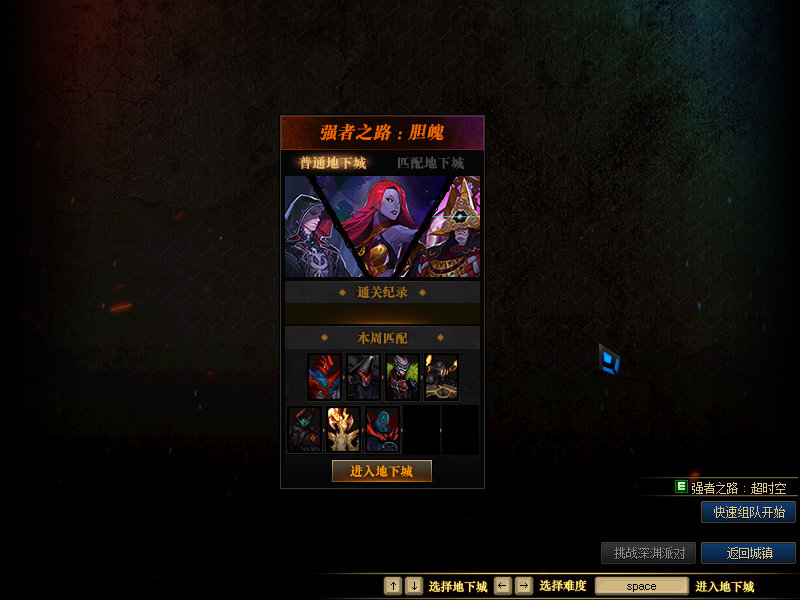This screenshot has width=800, height=600.
Task: Open the 强者之路:超时空 quest tracker entry
Action: 738,488
